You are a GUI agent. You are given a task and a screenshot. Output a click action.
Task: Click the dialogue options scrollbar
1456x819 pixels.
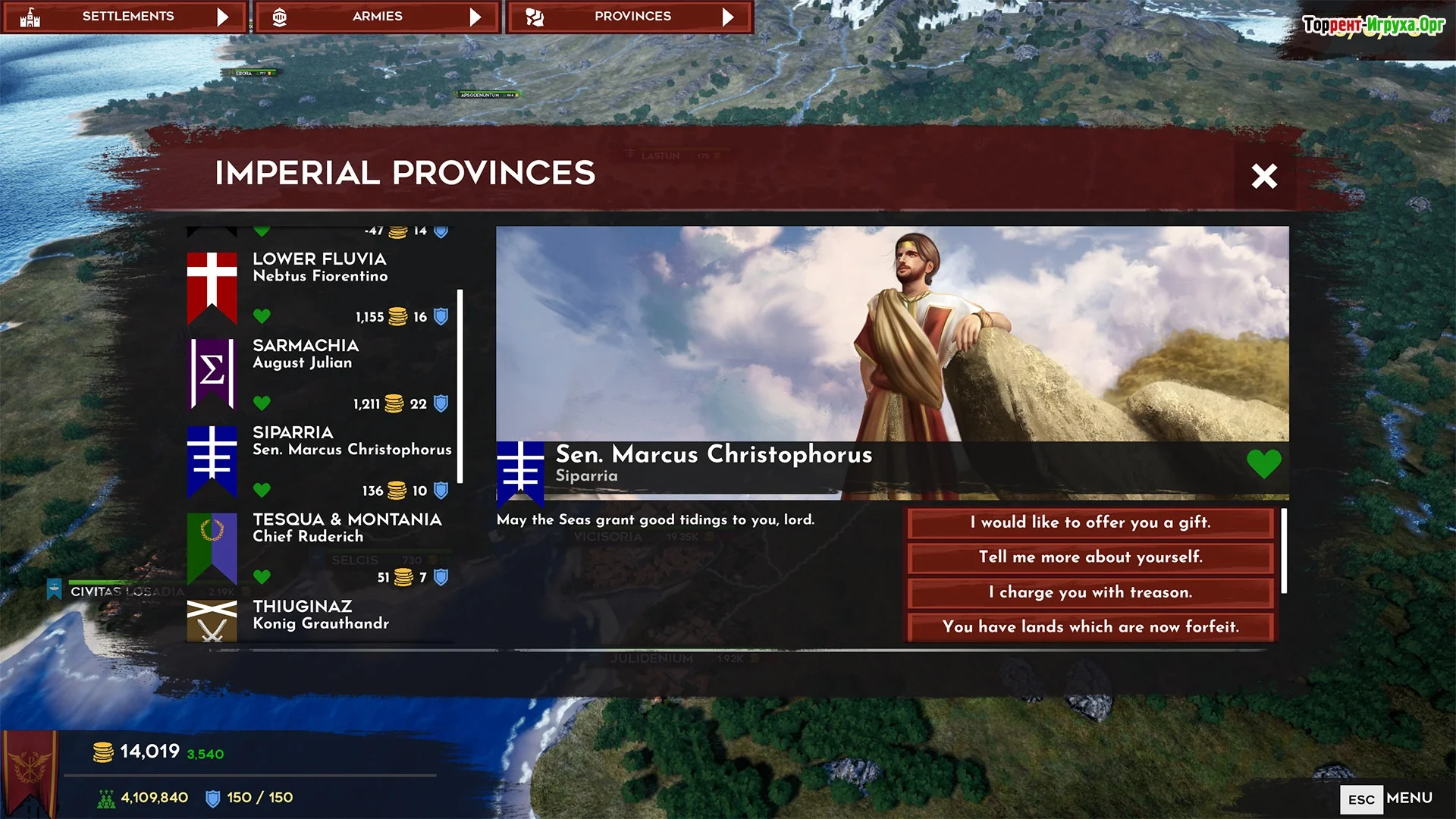coord(1283,551)
